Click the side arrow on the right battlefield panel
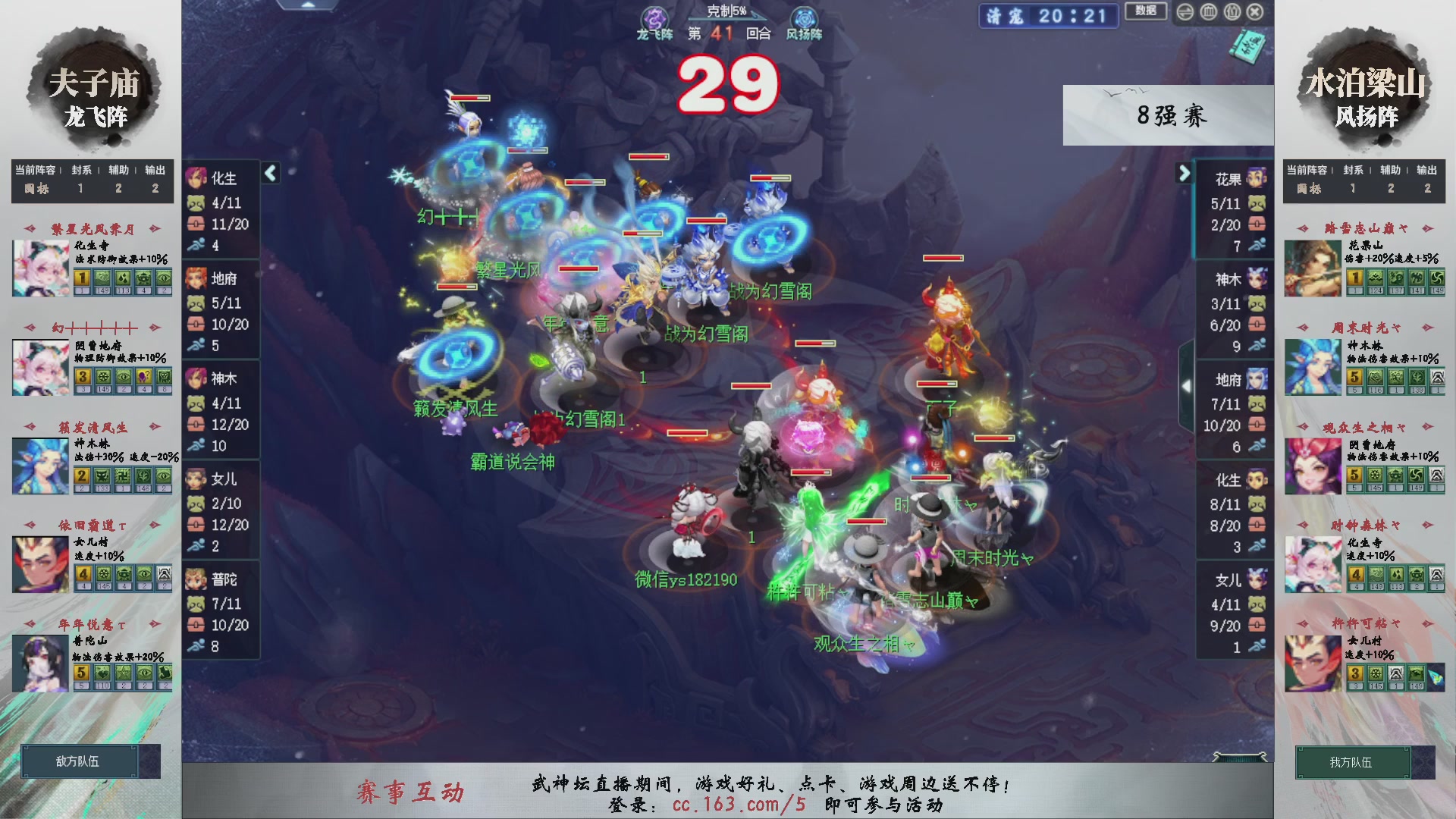This screenshot has height=819, width=1456. 1188,385
